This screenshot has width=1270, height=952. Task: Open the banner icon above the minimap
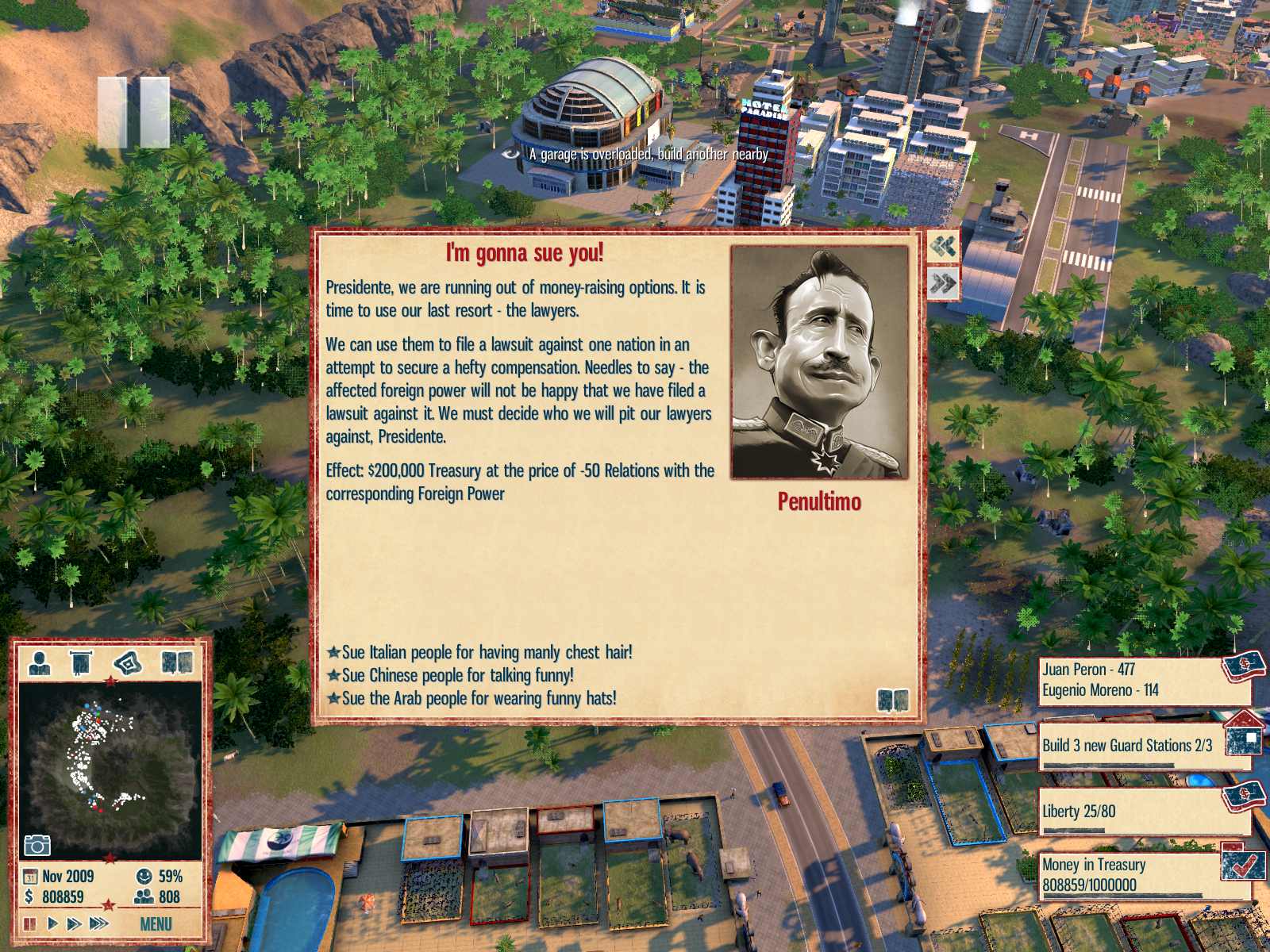[81, 662]
